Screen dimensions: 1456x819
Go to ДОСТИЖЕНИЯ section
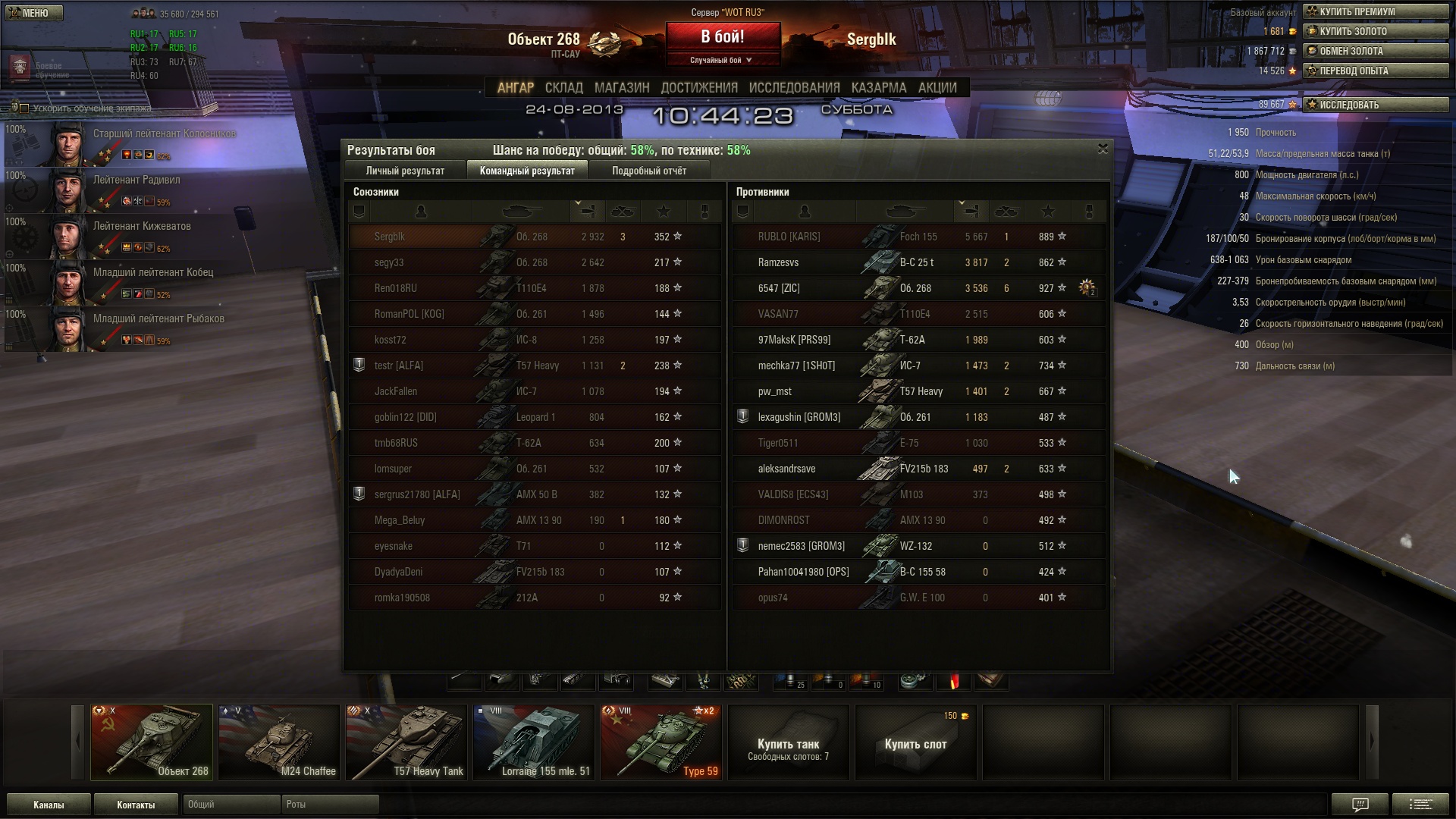(698, 88)
